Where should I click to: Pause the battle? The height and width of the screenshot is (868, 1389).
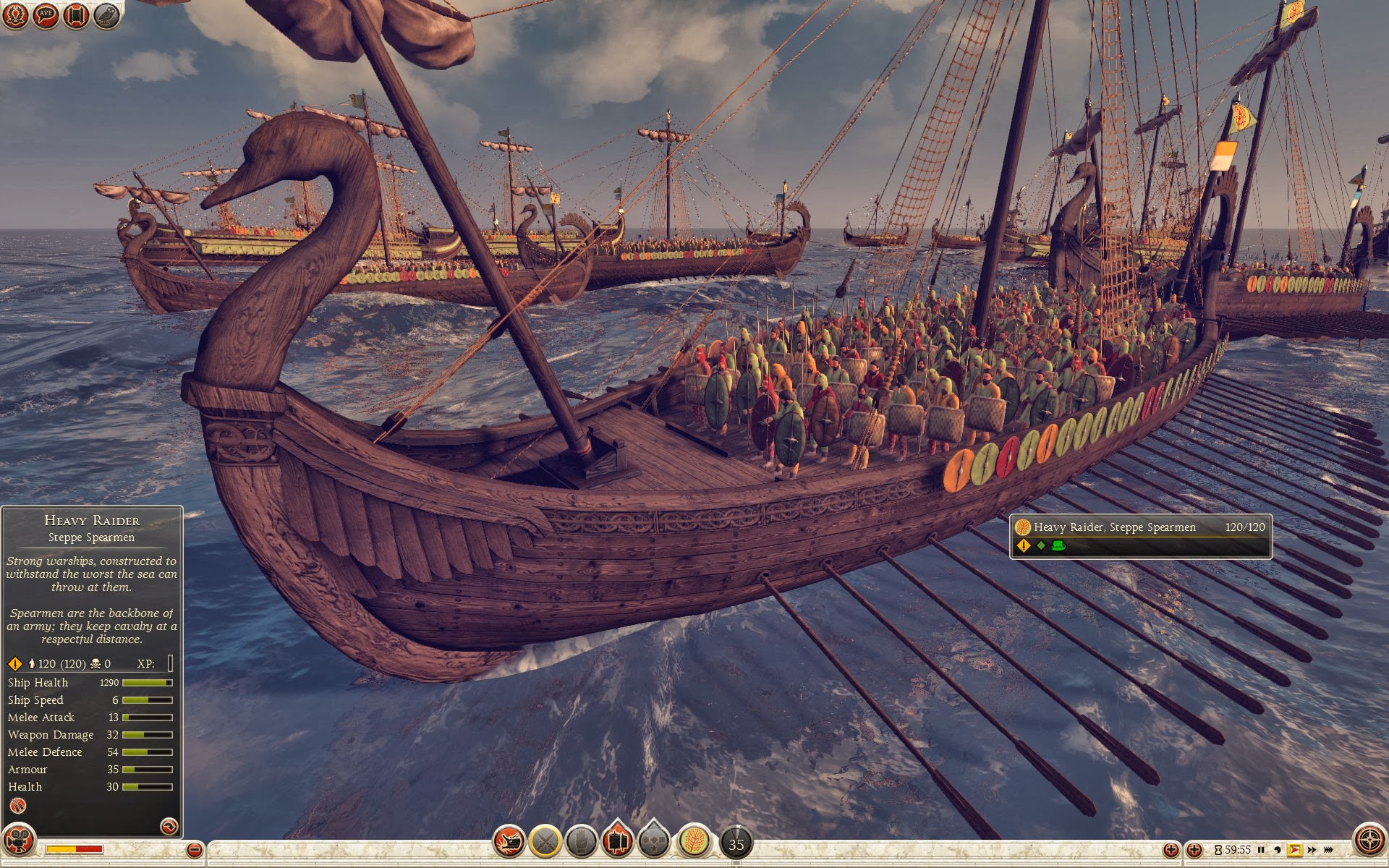(x=1261, y=850)
